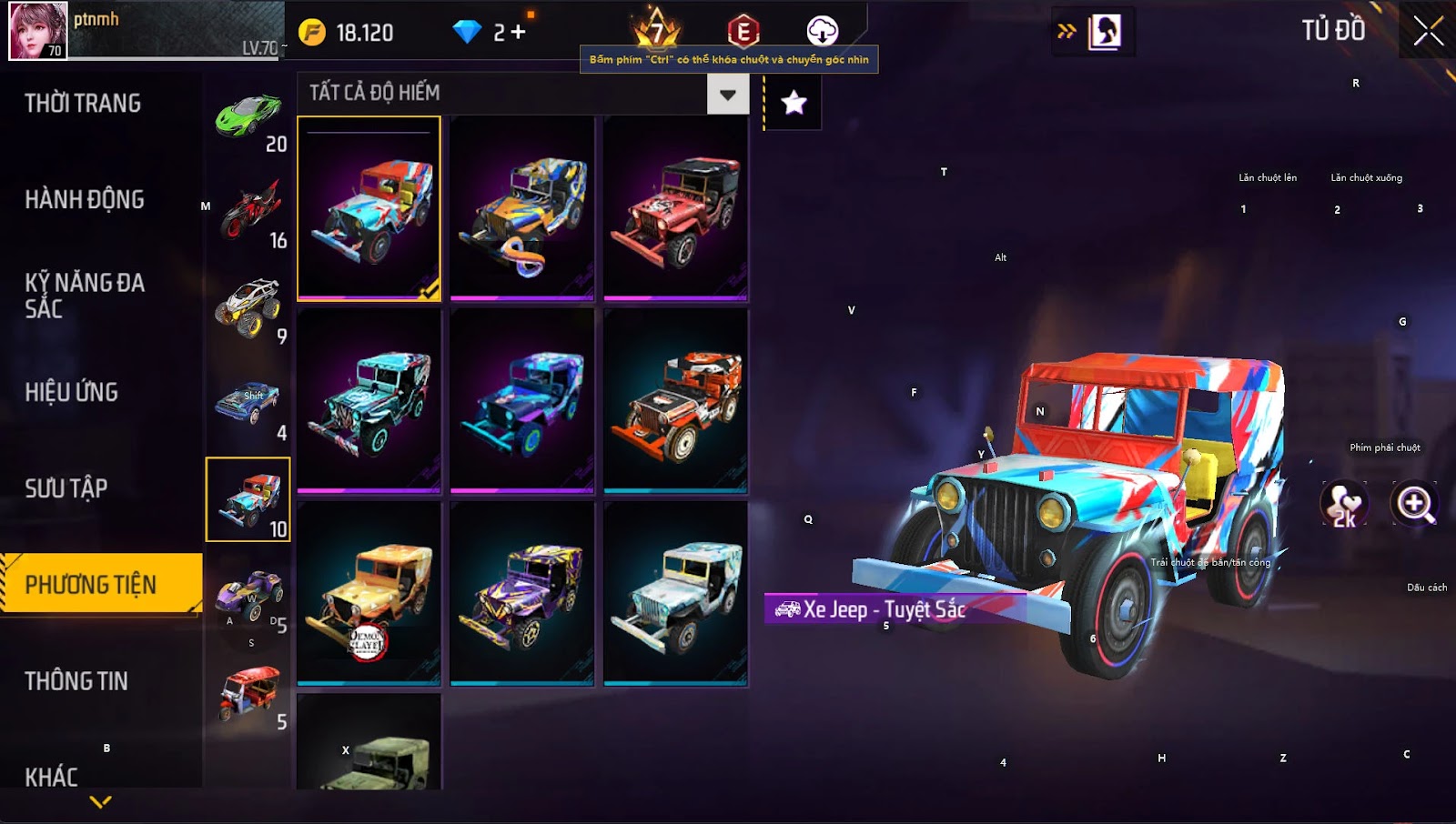Image resolution: width=1456 pixels, height=824 pixels.
Task: Select the KỸ NĂNG ĐA SẮC tab
Action: (x=85, y=296)
